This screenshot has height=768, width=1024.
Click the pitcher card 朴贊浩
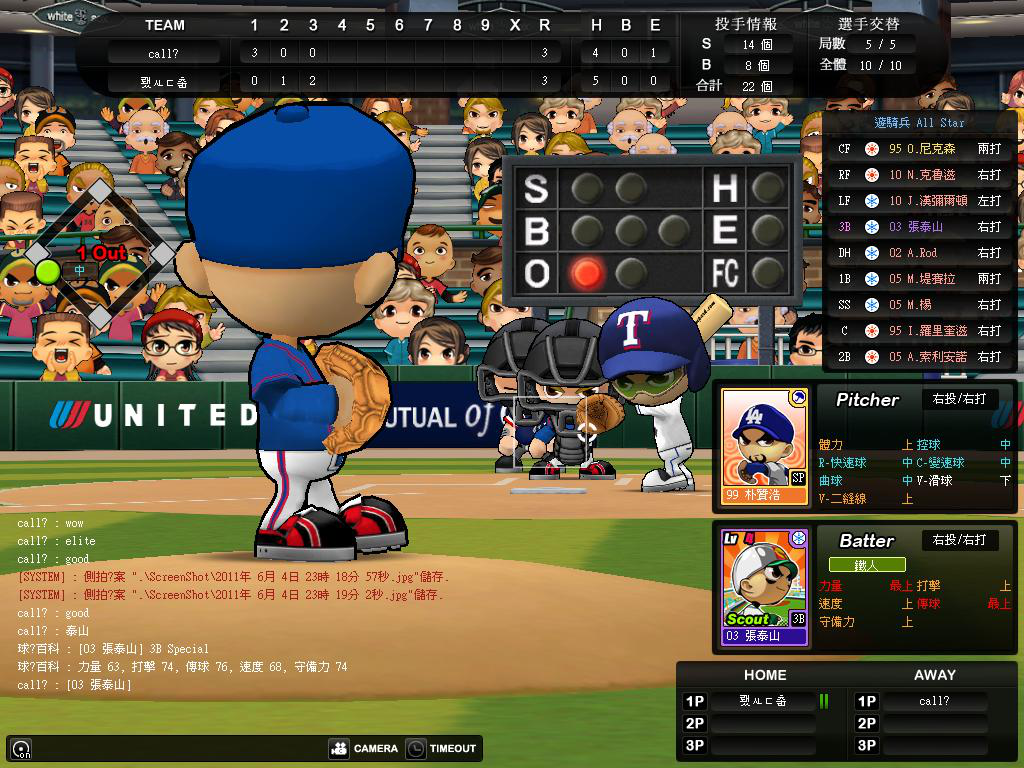coord(764,446)
